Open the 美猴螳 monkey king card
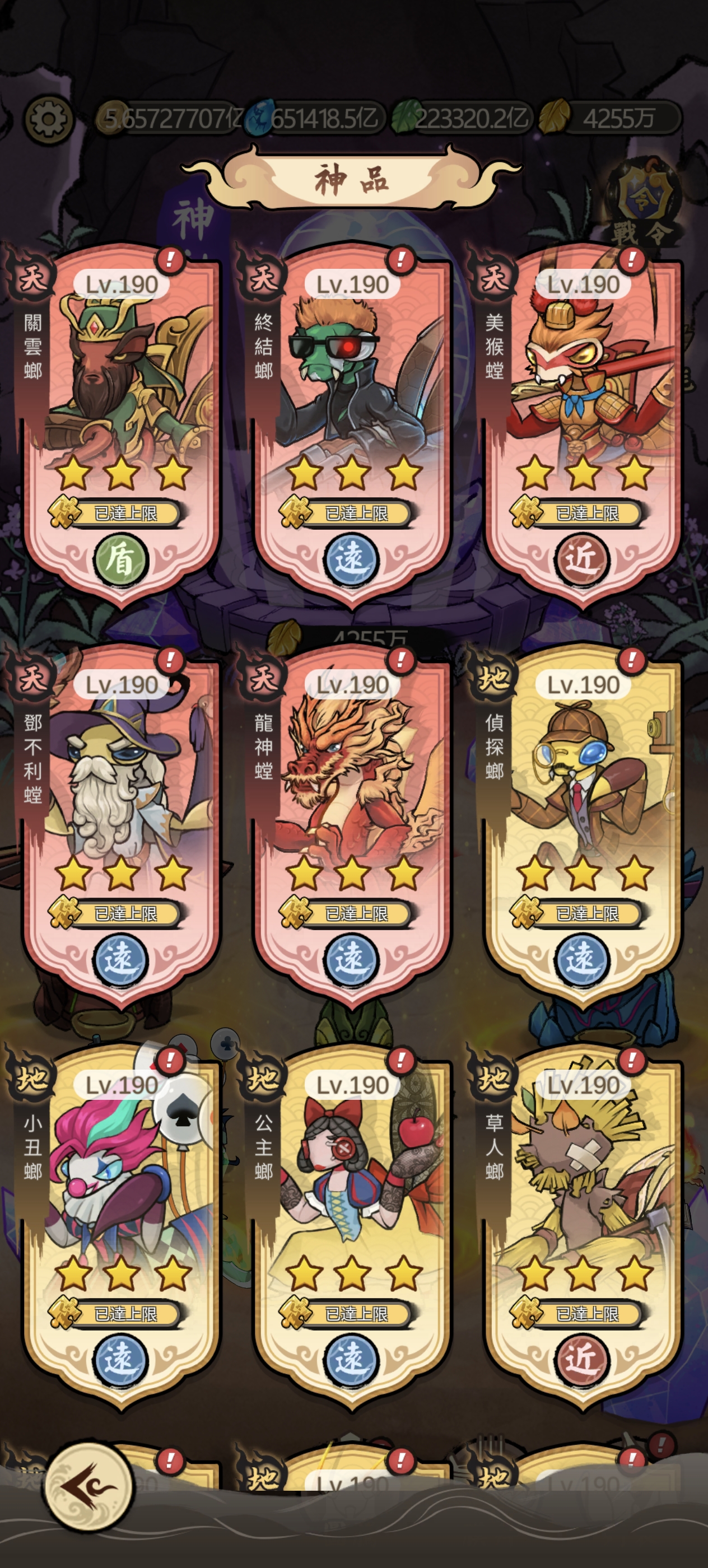Screen dimensions: 708x1568 click(x=583, y=420)
